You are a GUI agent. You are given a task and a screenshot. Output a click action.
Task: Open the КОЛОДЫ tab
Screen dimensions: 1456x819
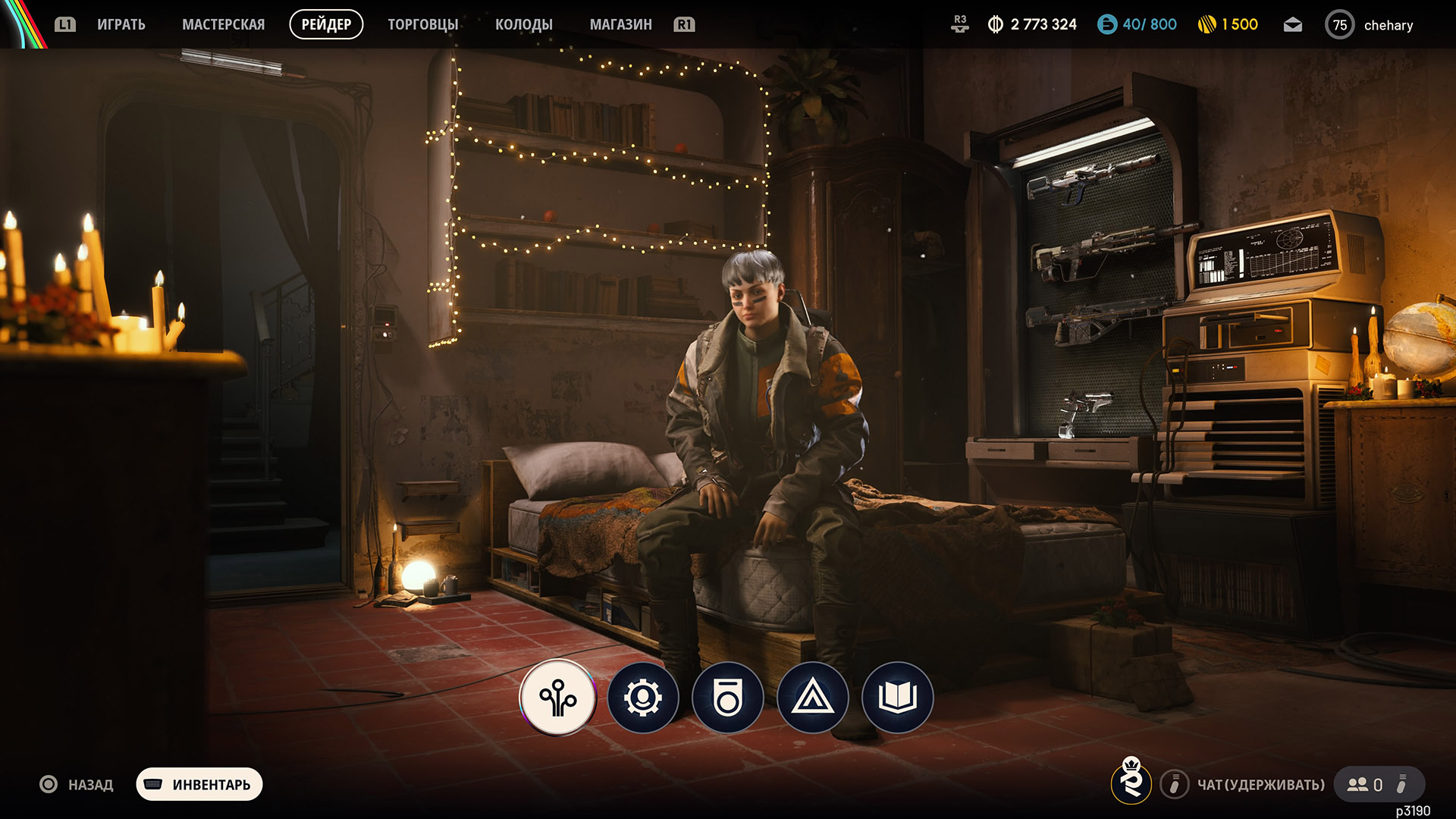[x=523, y=24]
